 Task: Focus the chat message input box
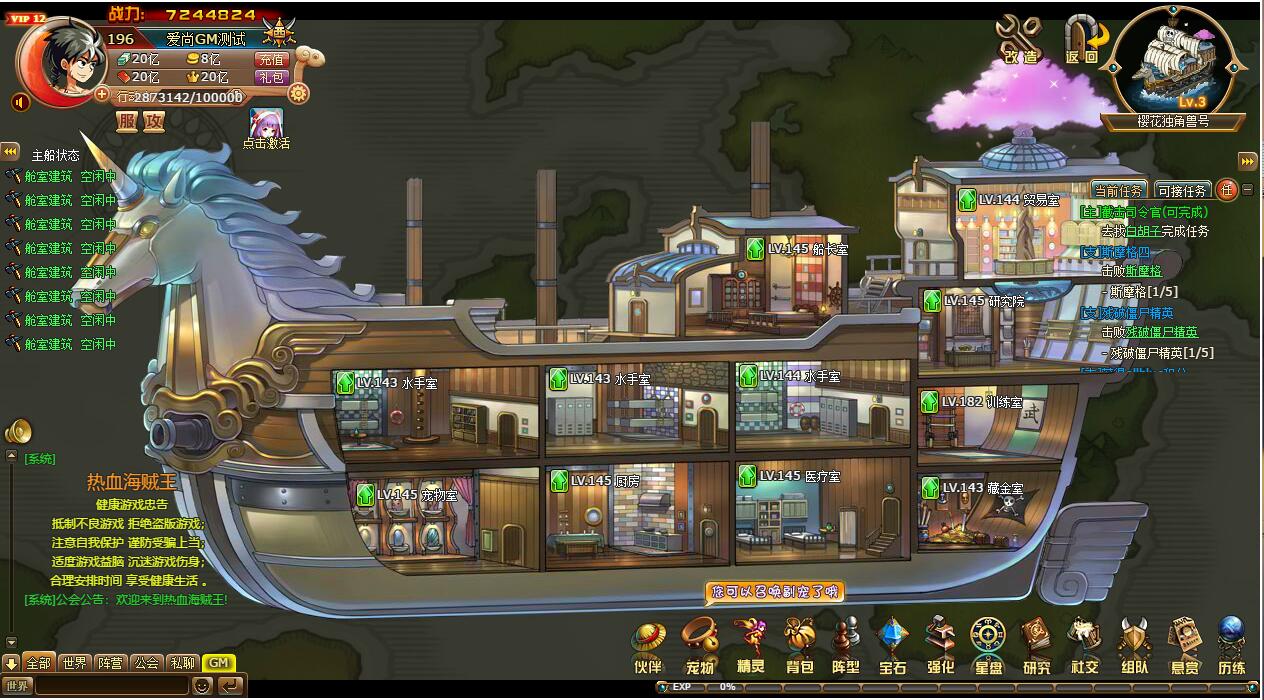(x=110, y=686)
